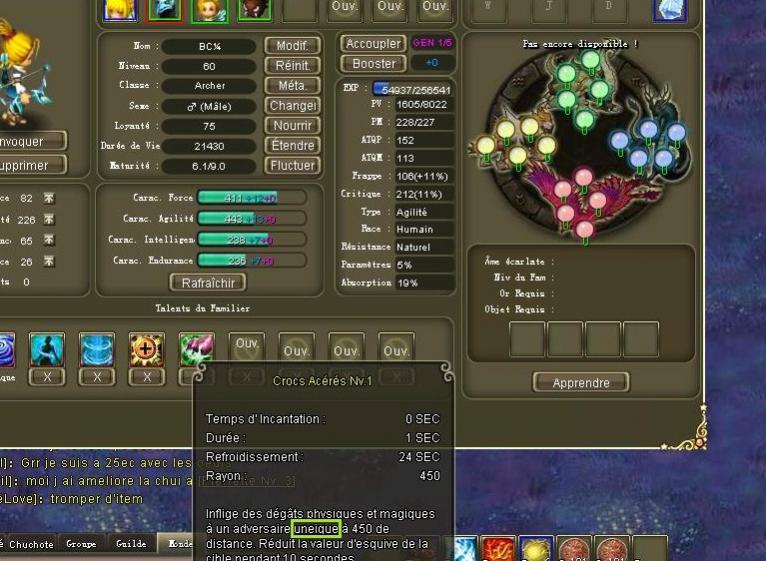This screenshot has height=561, width=766.
Task: Use the Booster button
Action: pyautogui.click(x=372, y=64)
